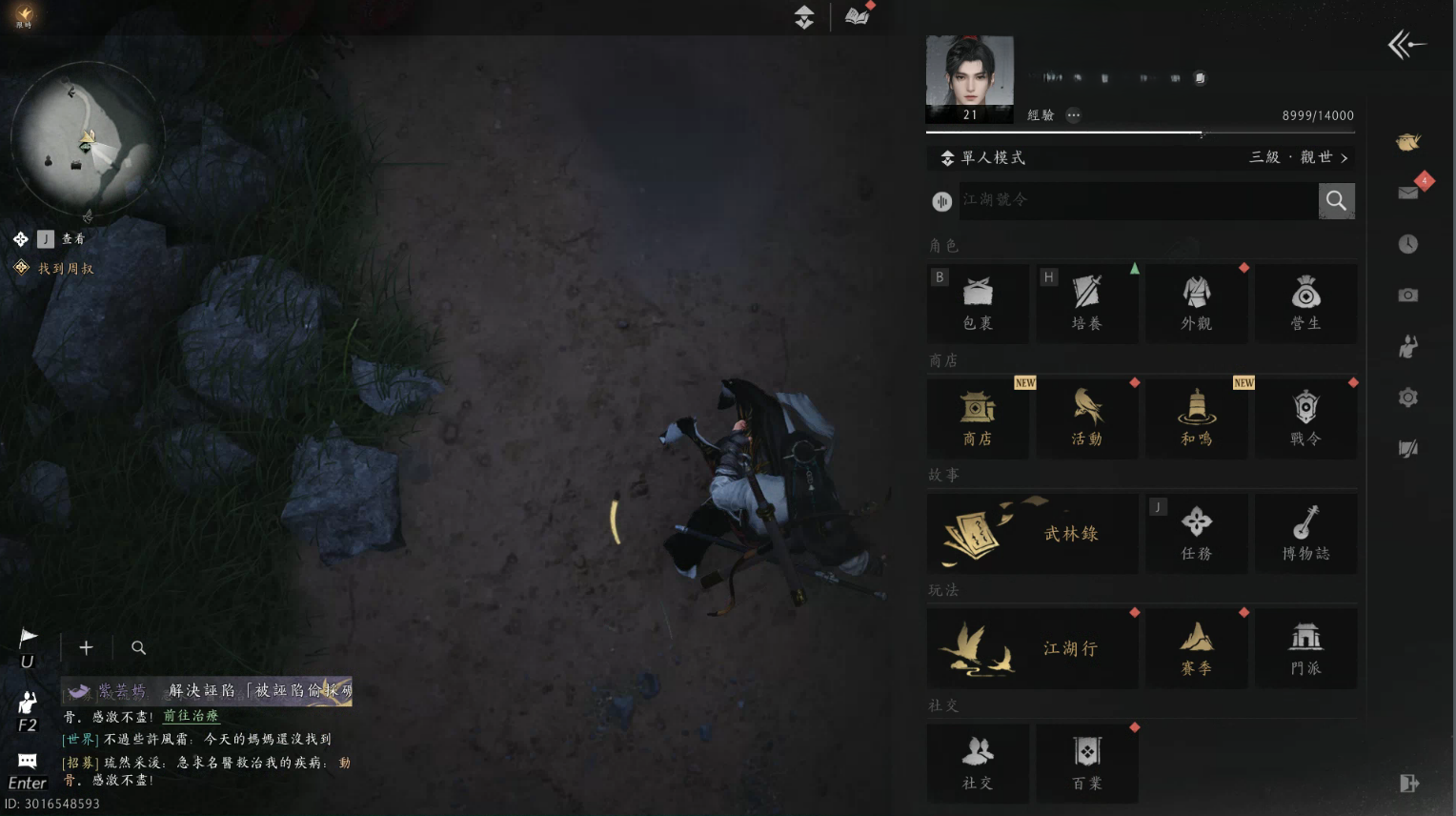Open the 門派 sect menu

1305,648
